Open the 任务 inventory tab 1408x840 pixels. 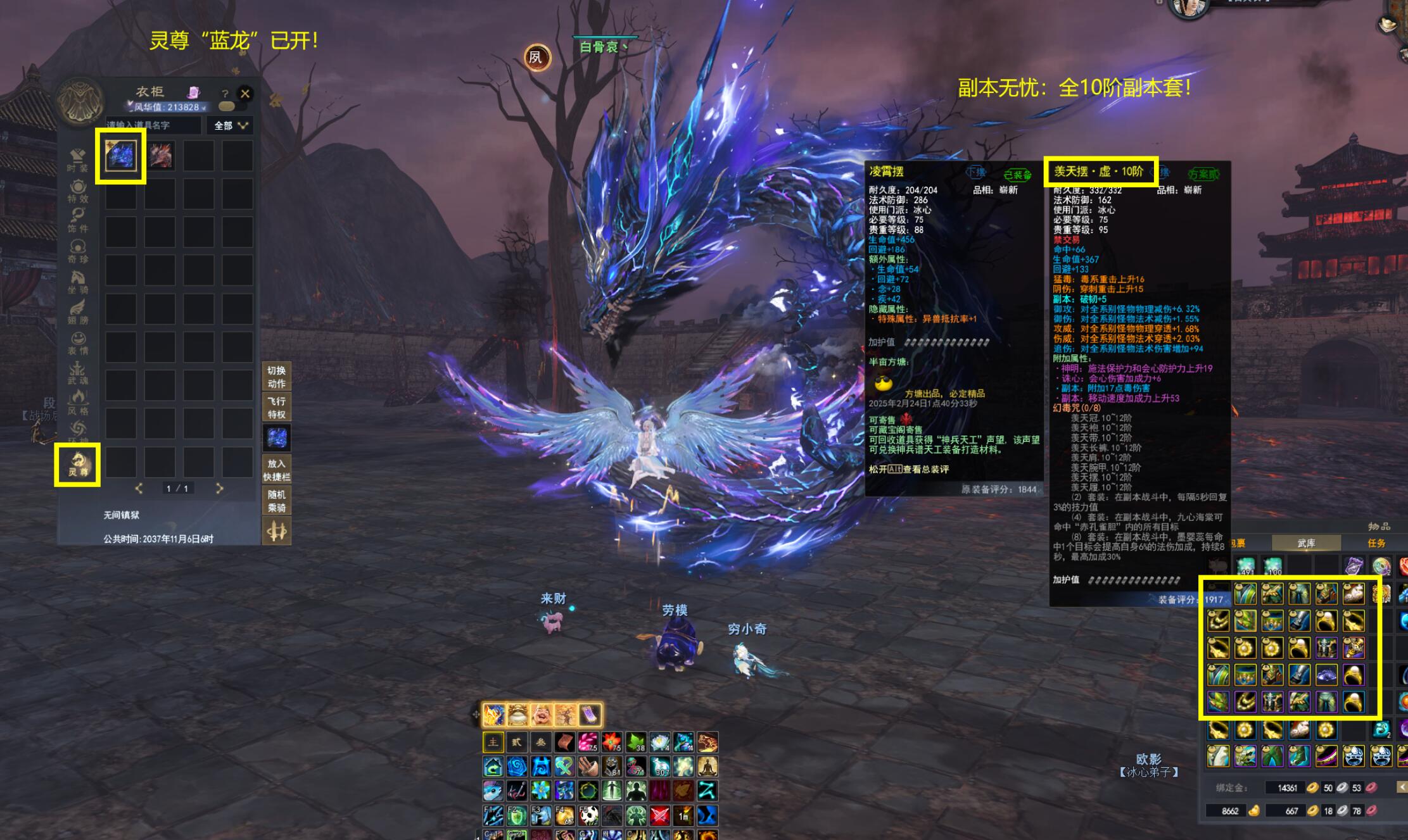(x=1376, y=543)
